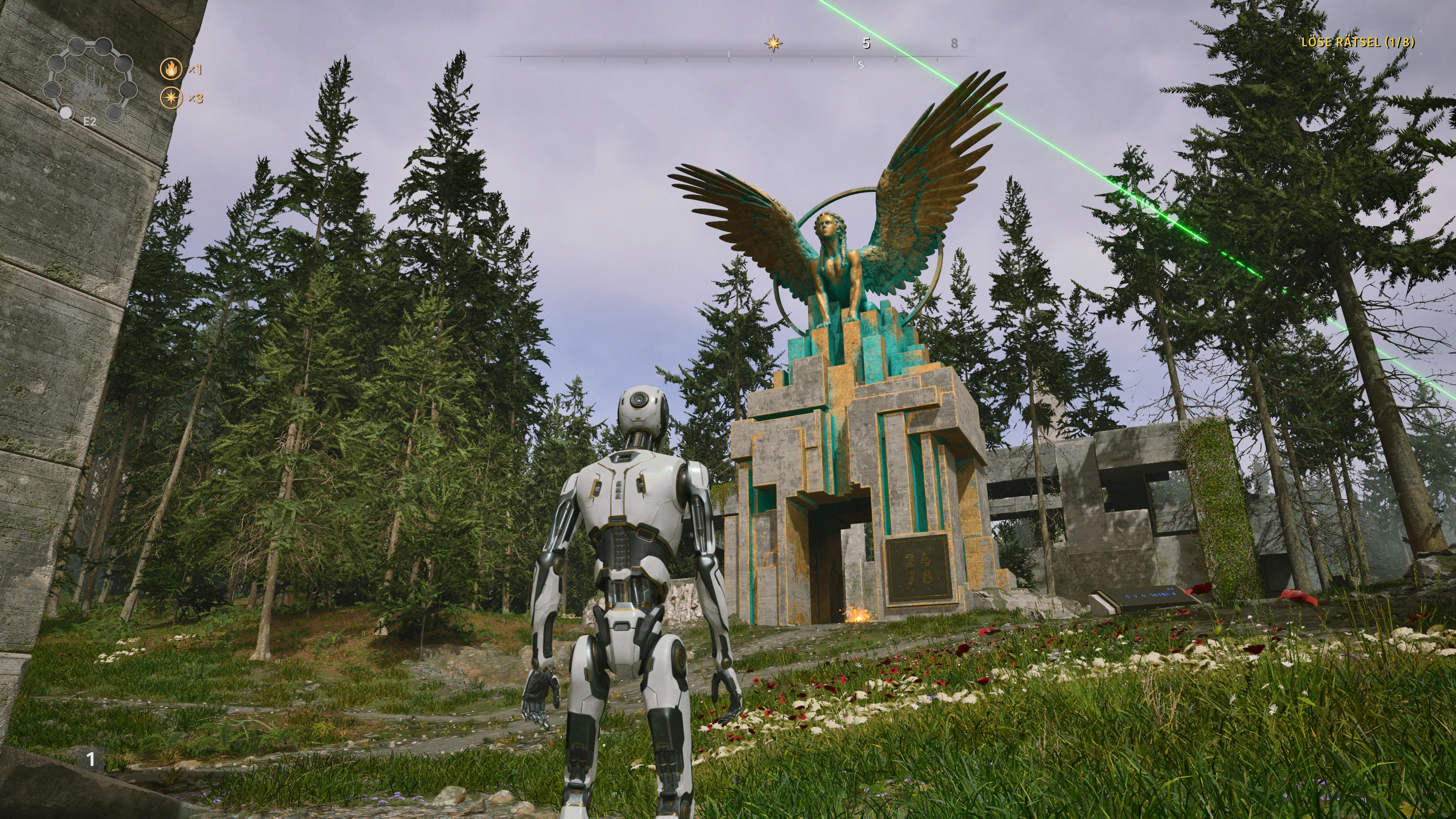
Task: Open the ability slot labeled 1 at bottom left
Action: (x=91, y=760)
